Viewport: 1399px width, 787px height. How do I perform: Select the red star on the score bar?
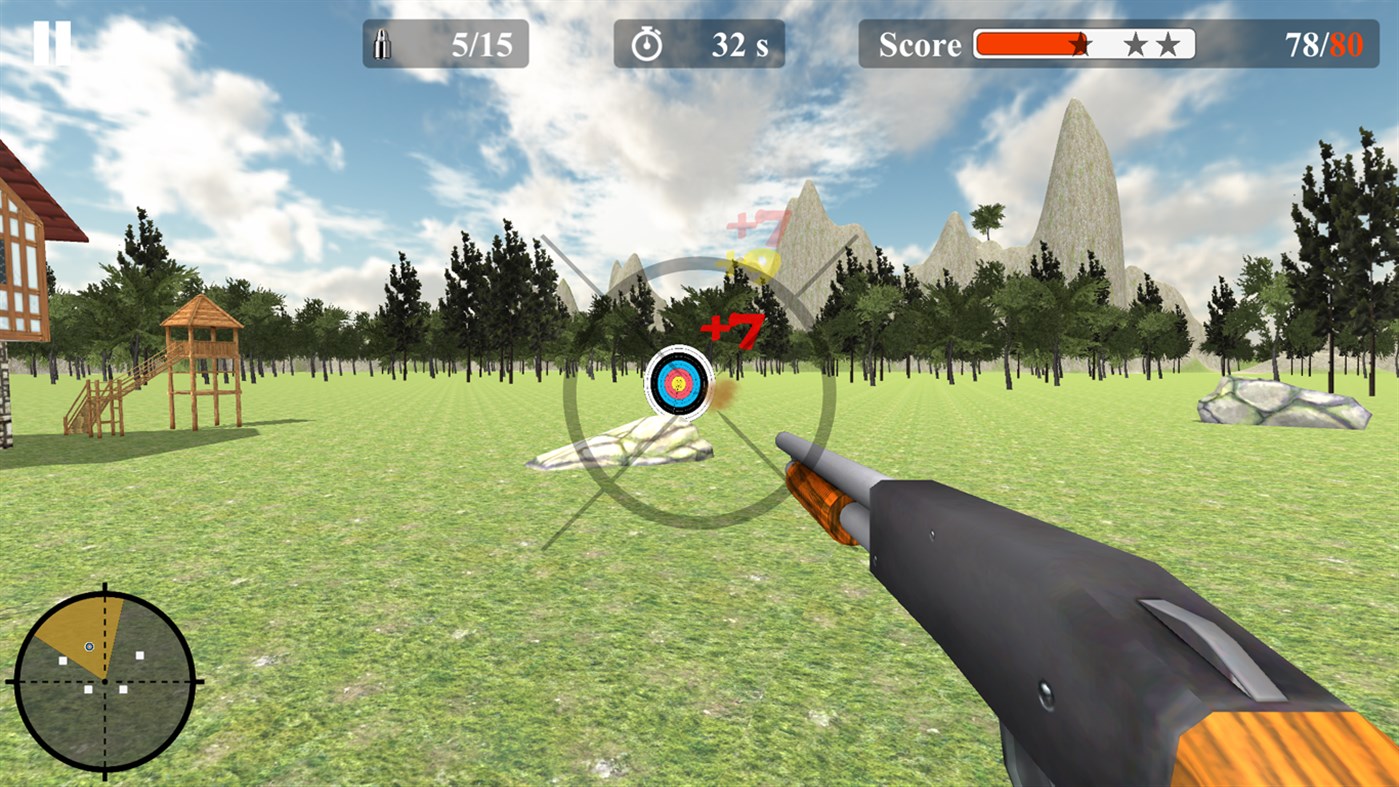(x=1079, y=43)
